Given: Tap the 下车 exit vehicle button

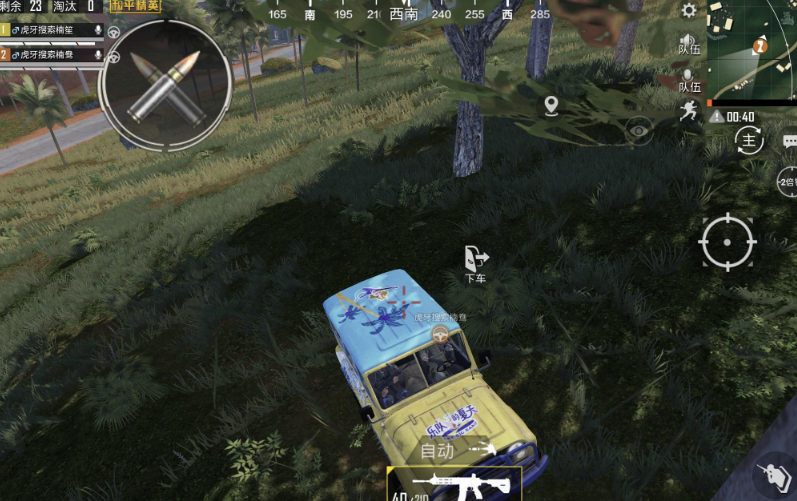Looking at the screenshot, I should [x=476, y=263].
